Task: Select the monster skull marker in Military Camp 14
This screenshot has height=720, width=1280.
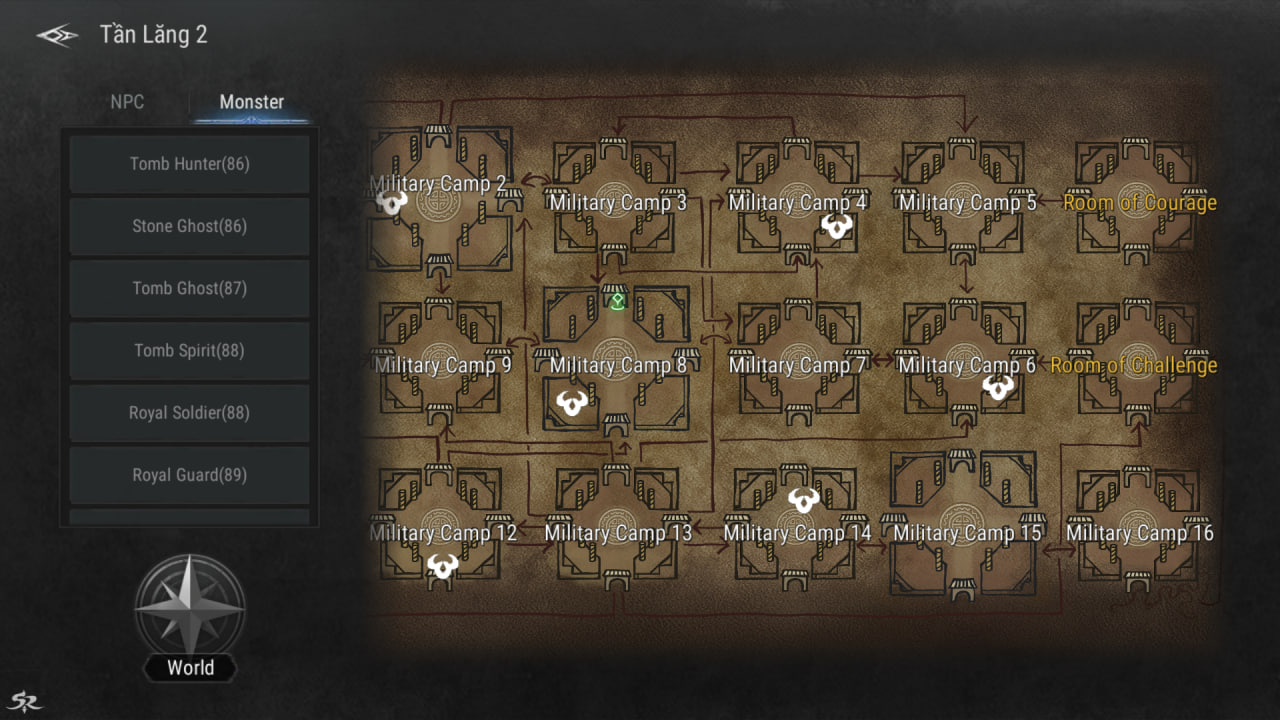Action: (x=803, y=498)
